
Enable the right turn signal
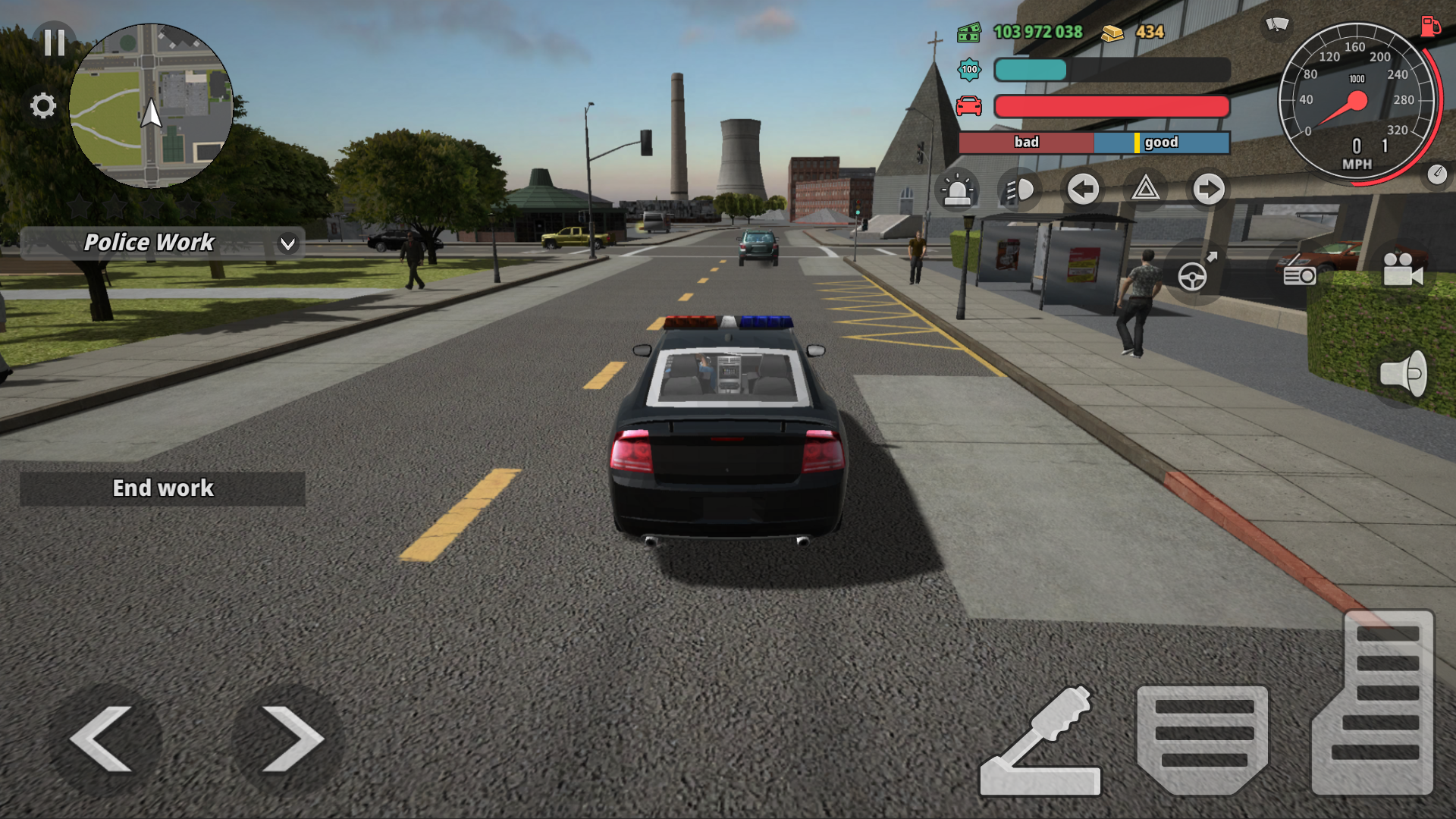coord(1208,191)
